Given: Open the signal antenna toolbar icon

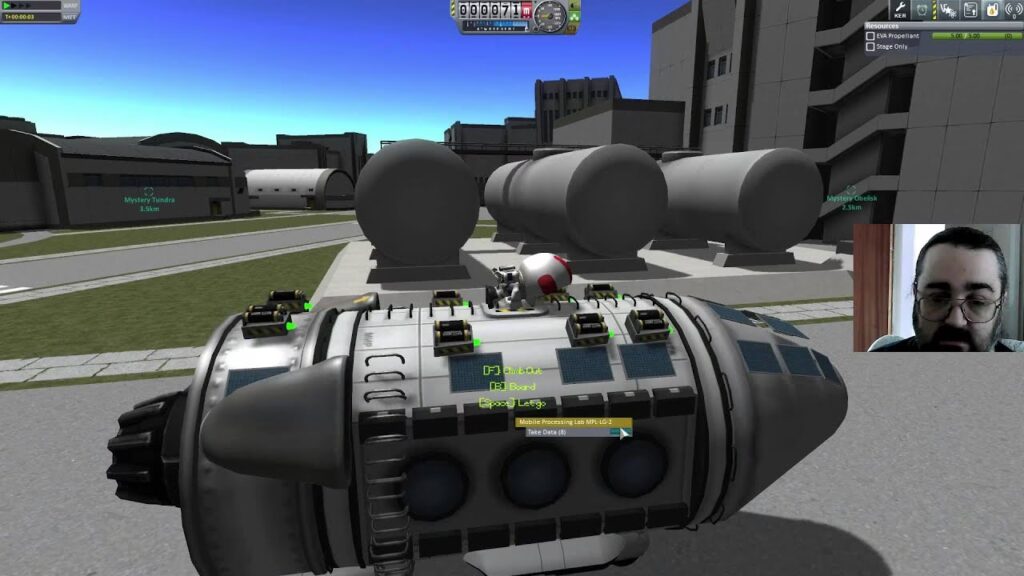Looking at the screenshot, I should [1014, 10].
